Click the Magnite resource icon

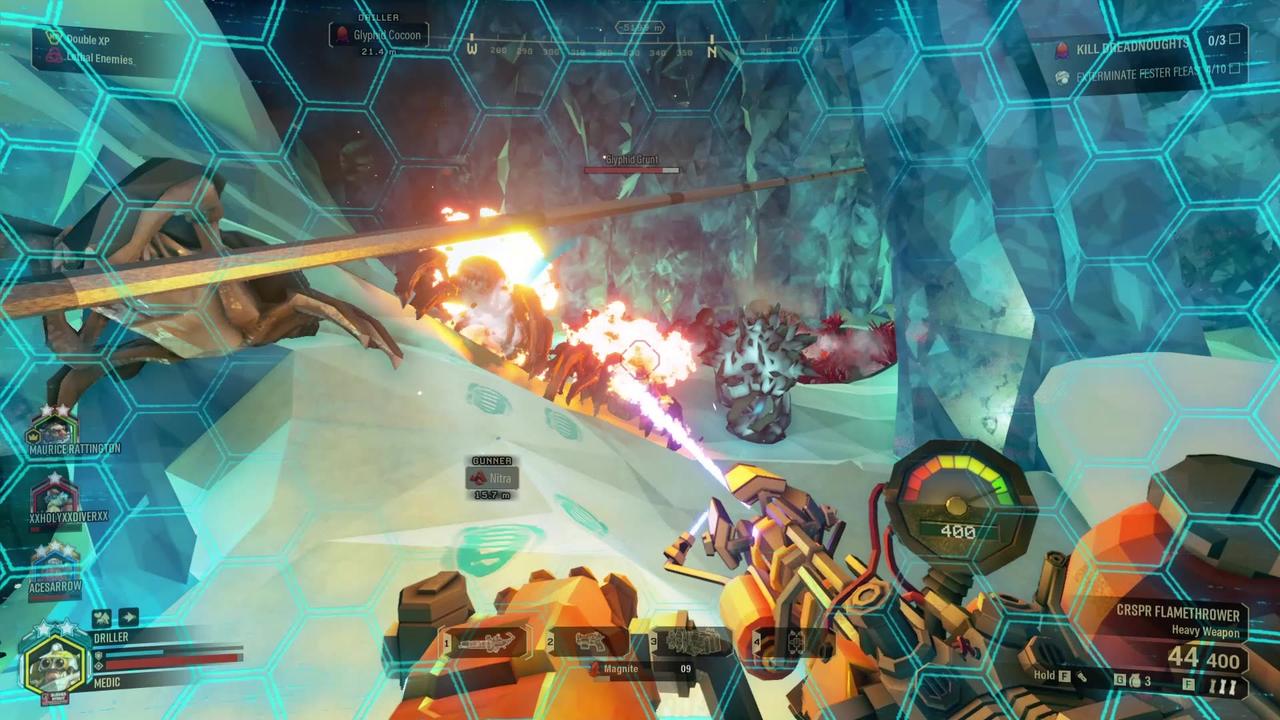593,668
